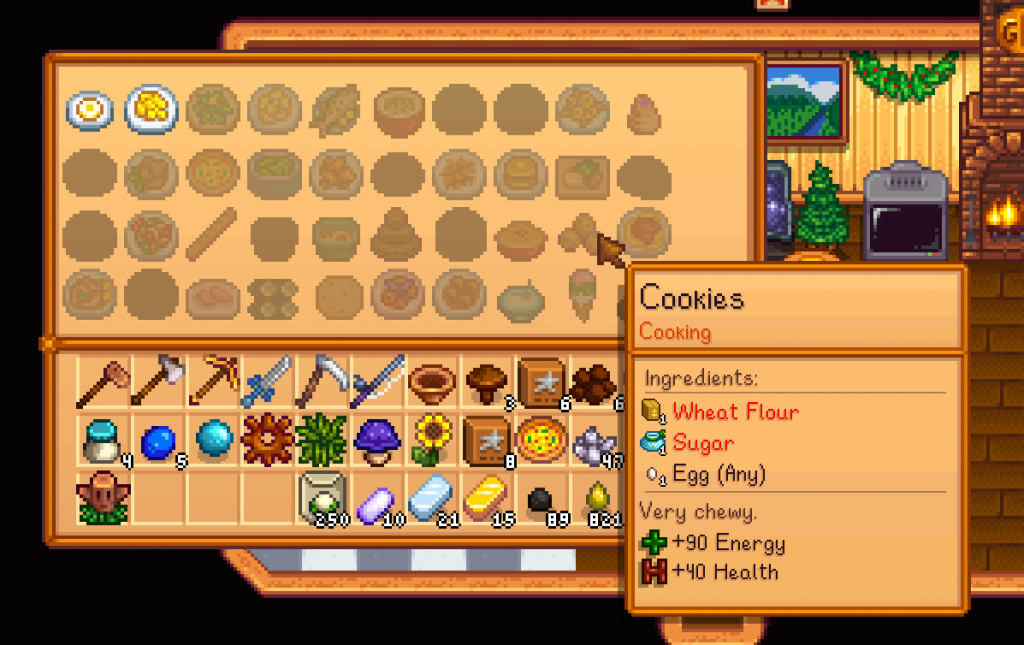Pick up the axe from inventory

click(158, 384)
